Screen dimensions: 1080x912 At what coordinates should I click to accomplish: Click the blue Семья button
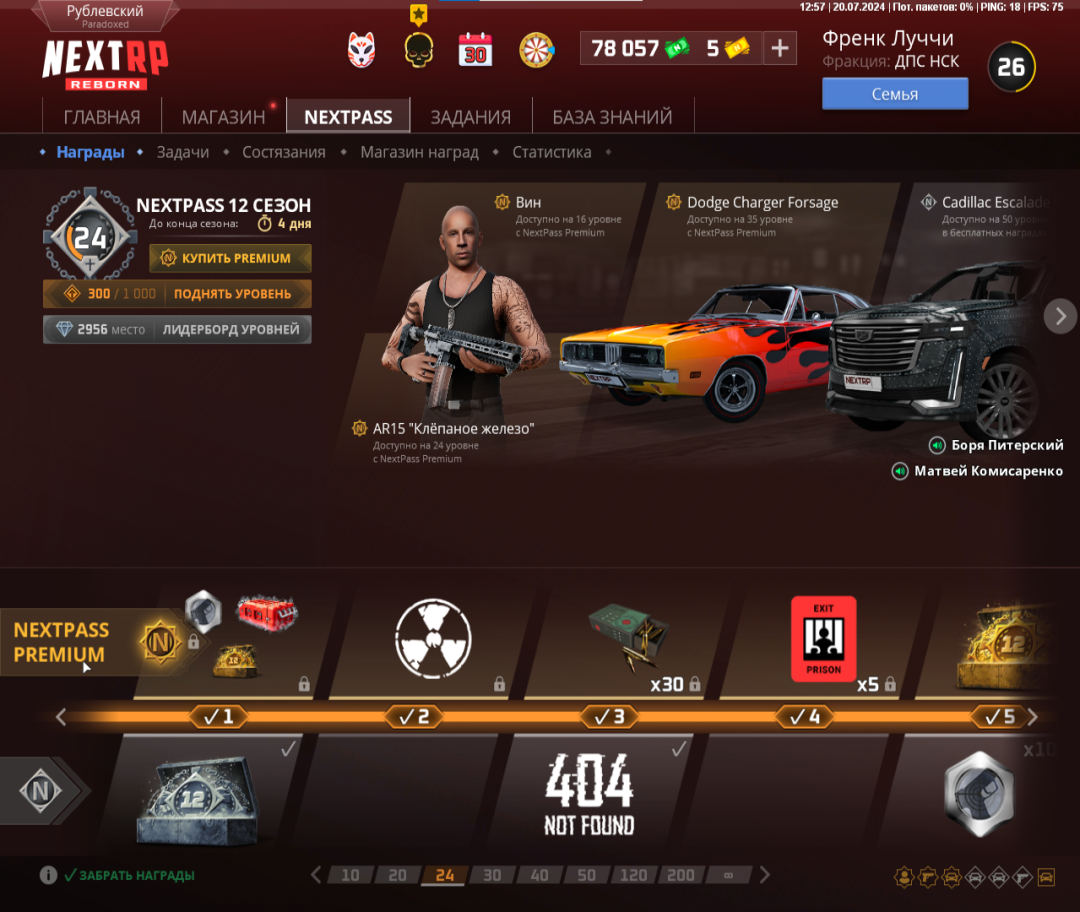point(895,94)
